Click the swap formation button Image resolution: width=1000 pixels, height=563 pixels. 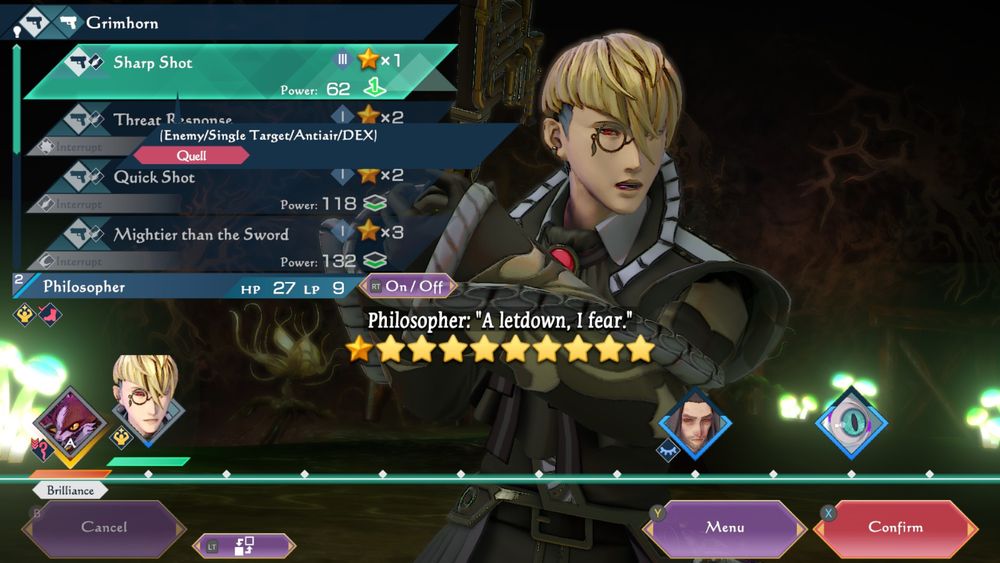[x=244, y=546]
